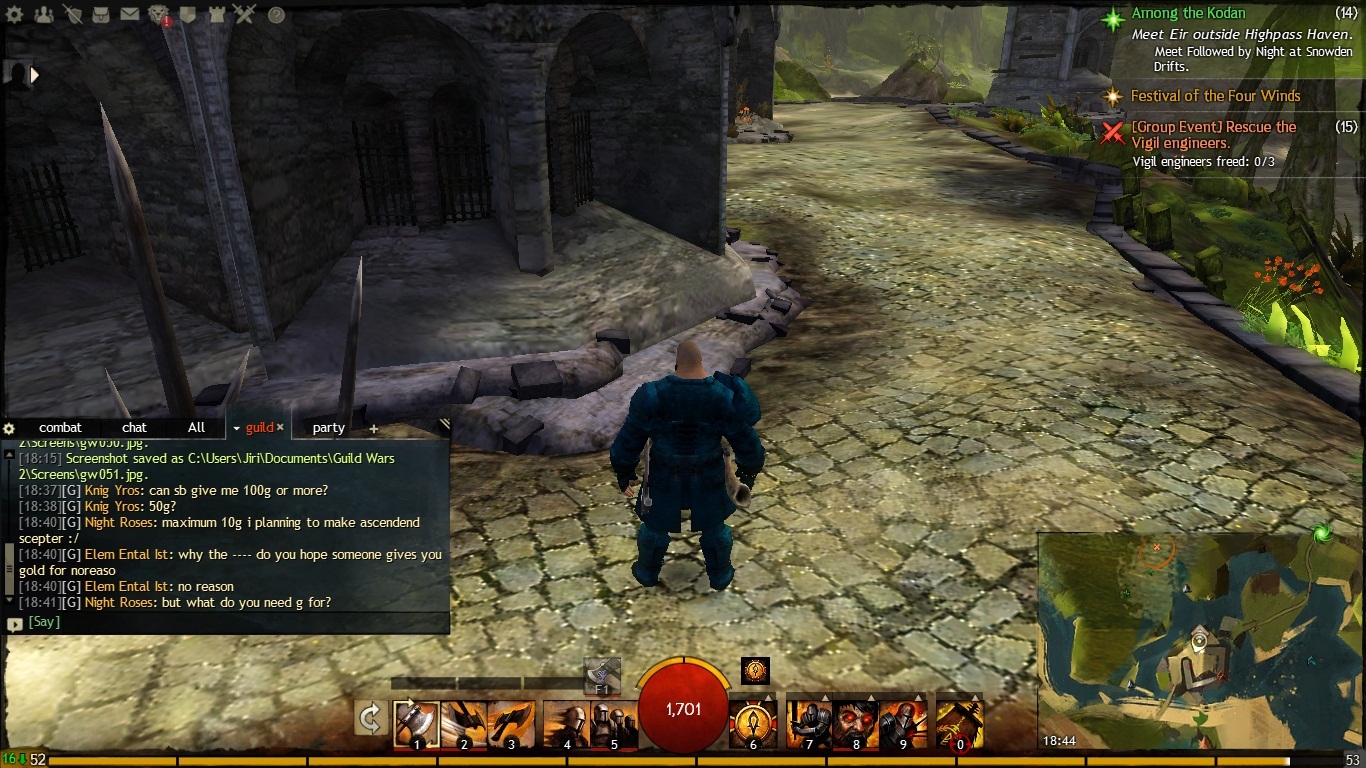1366x768 pixels.
Task: Switch to the party chat tab
Action: coord(328,428)
